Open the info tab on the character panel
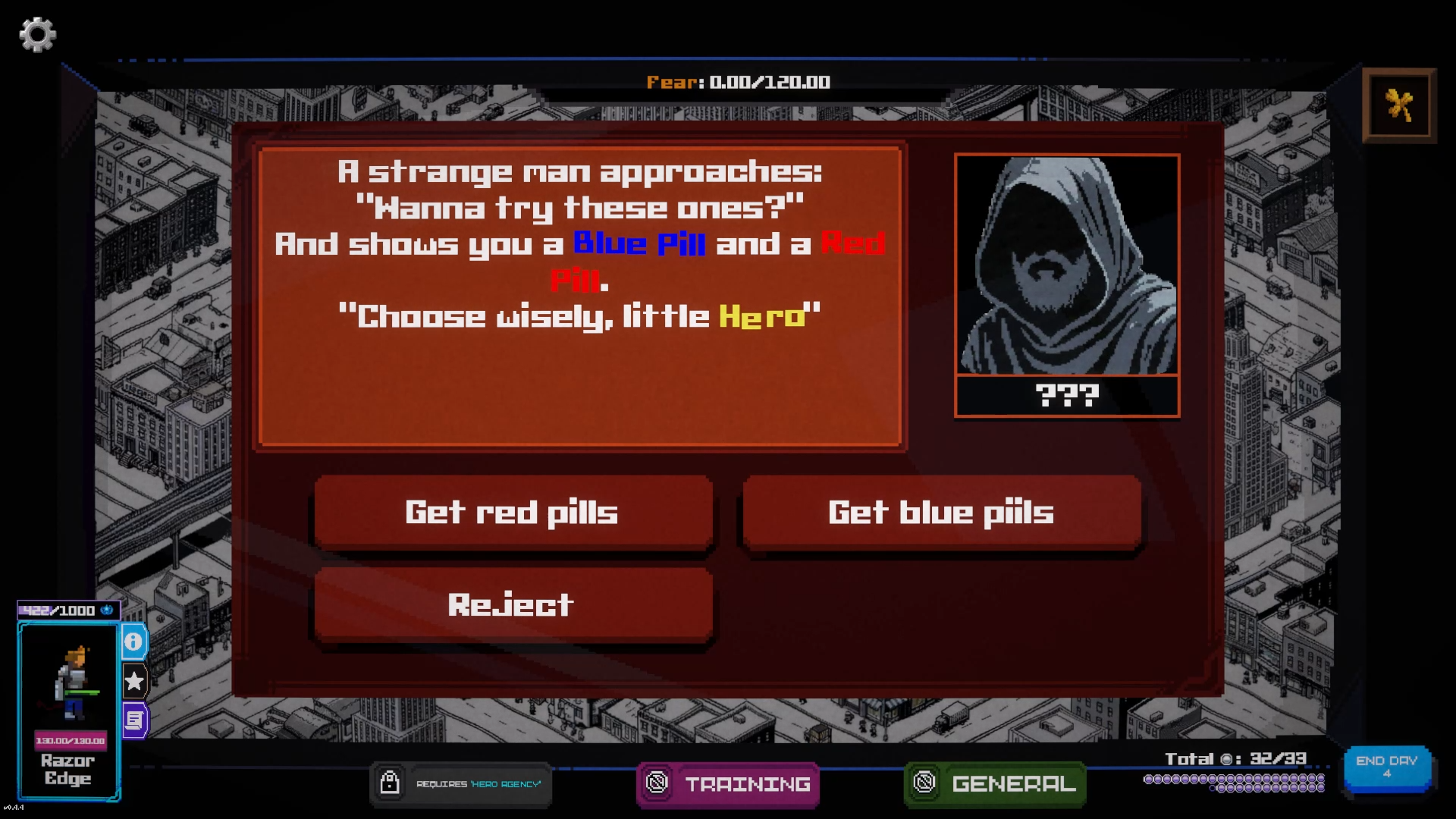The width and height of the screenshot is (1456, 819). click(x=133, y=641)
